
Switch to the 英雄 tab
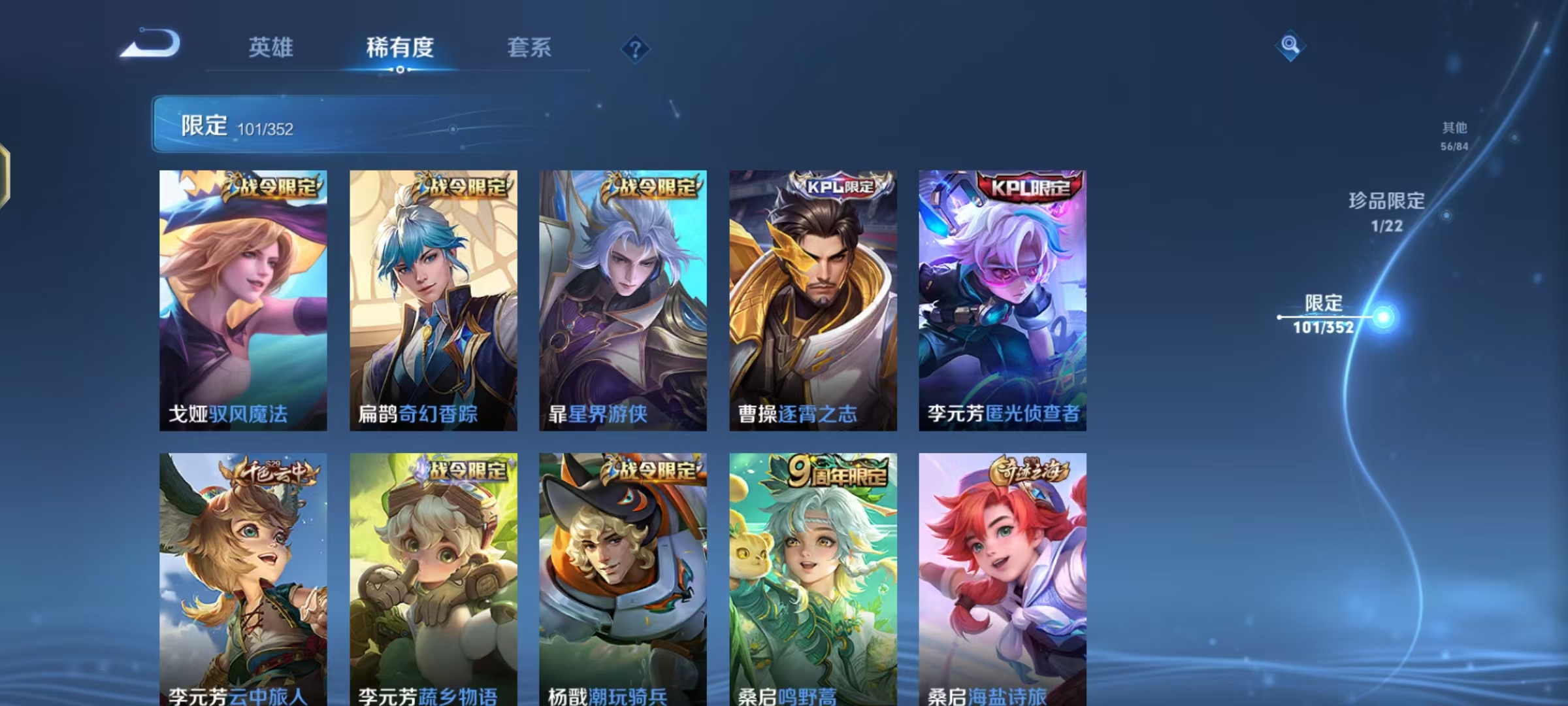coord(272,48)
